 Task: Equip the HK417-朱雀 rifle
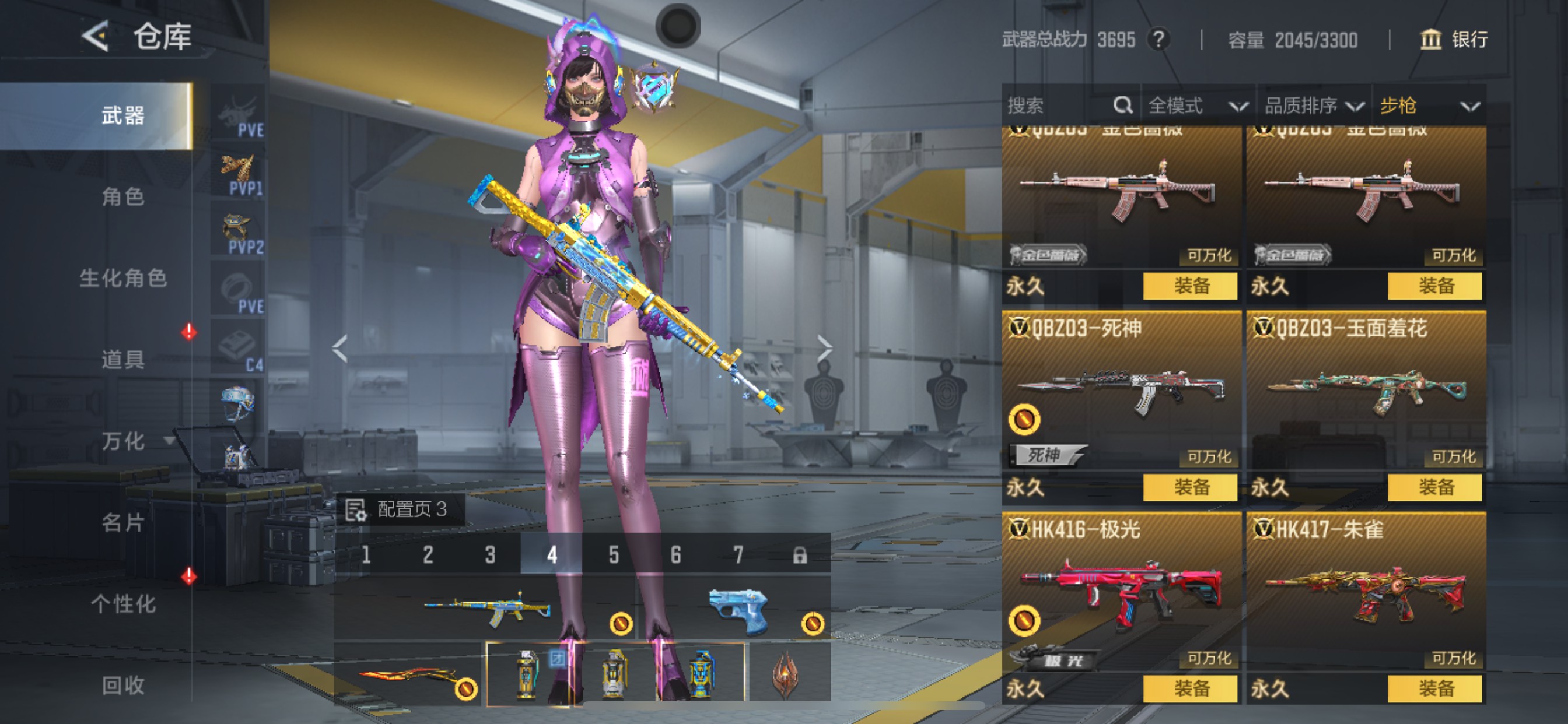point(1434,688)
